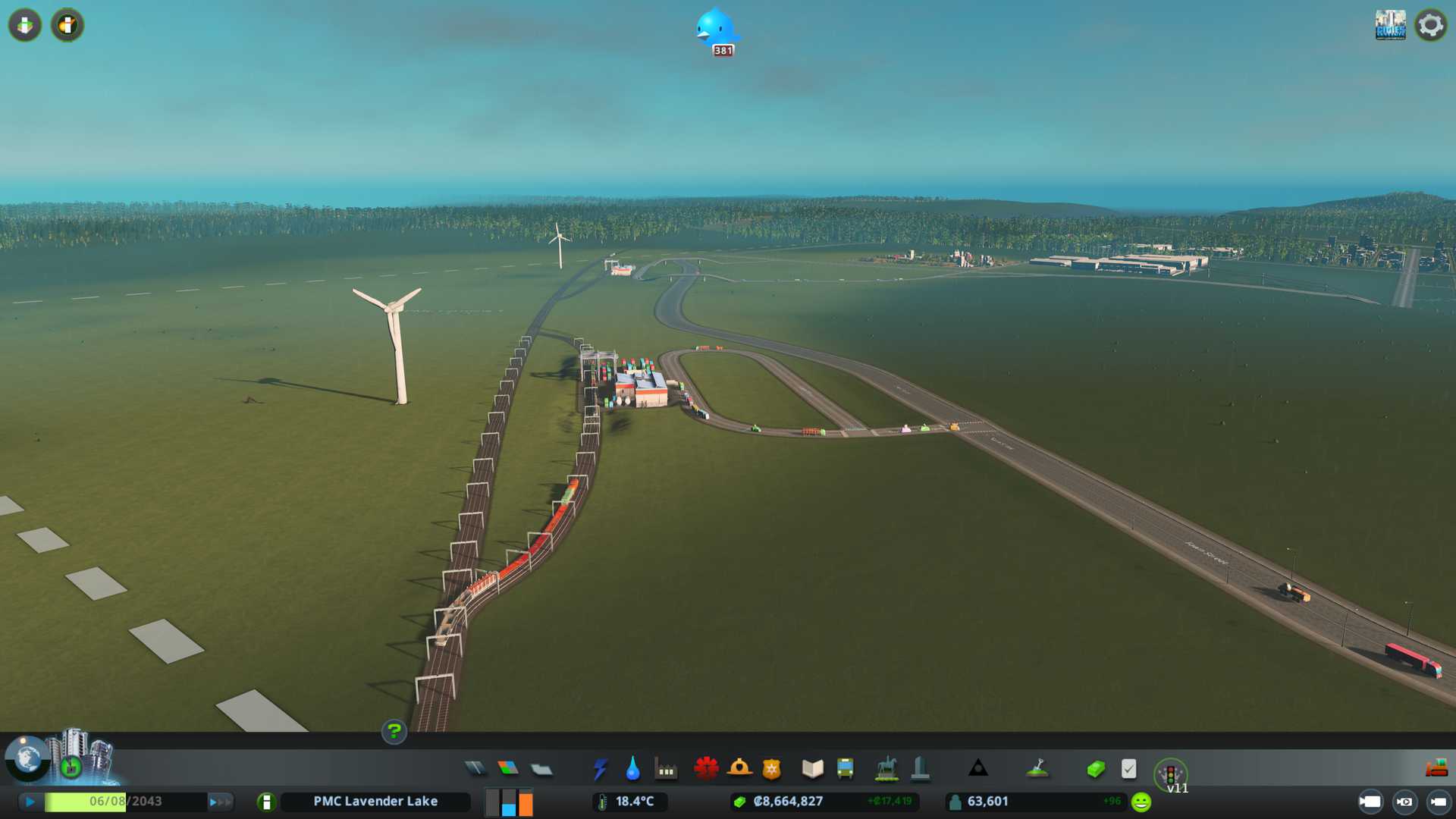Open the gear options menu
Image resolution: width=1456 pixels, height=819 pixels.
point(1430,25)
